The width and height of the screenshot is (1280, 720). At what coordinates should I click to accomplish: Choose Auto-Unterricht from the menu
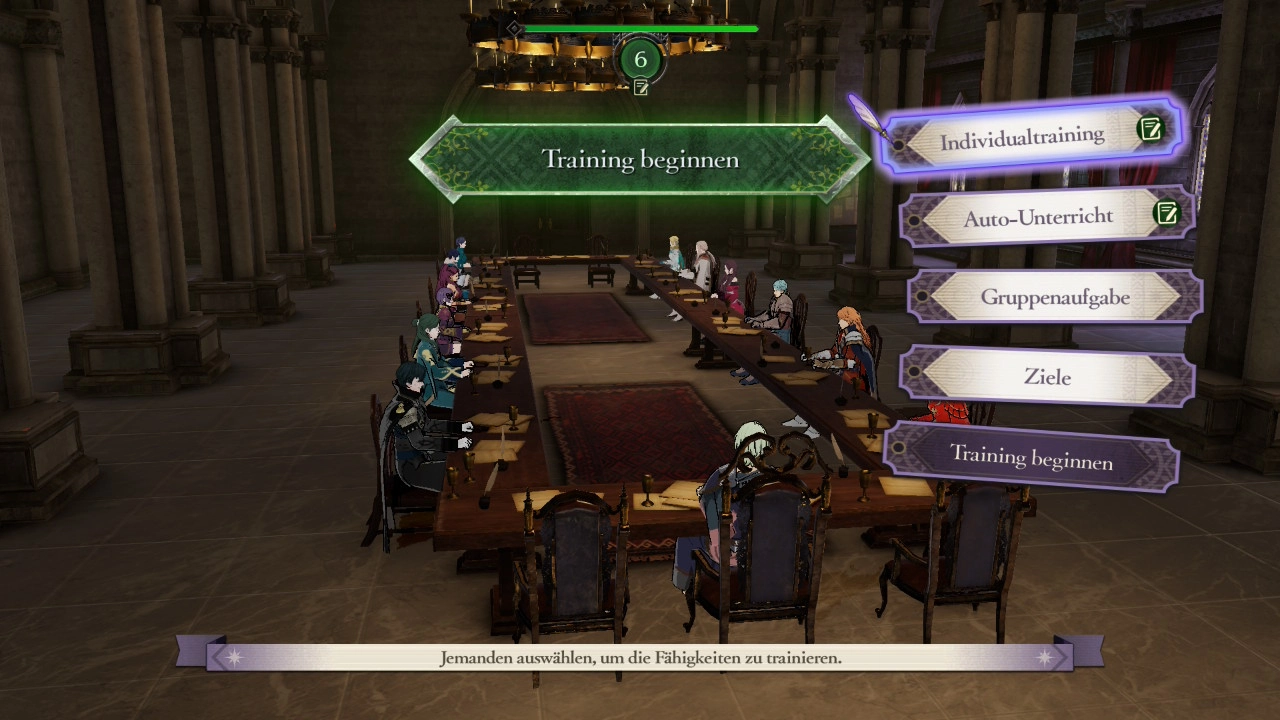(1038, 217)
